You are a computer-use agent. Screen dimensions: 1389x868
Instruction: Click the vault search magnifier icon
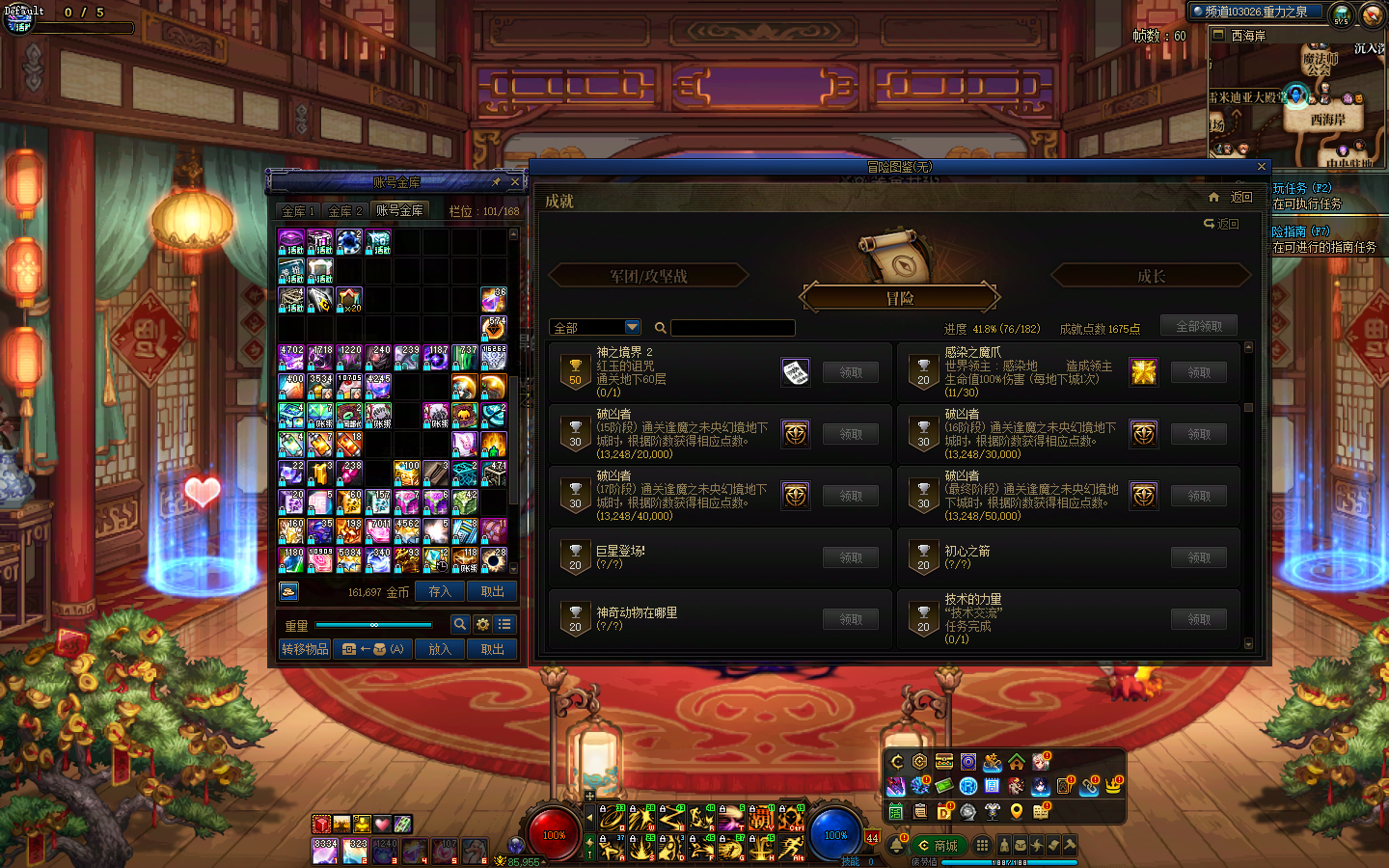click(460, 624)
